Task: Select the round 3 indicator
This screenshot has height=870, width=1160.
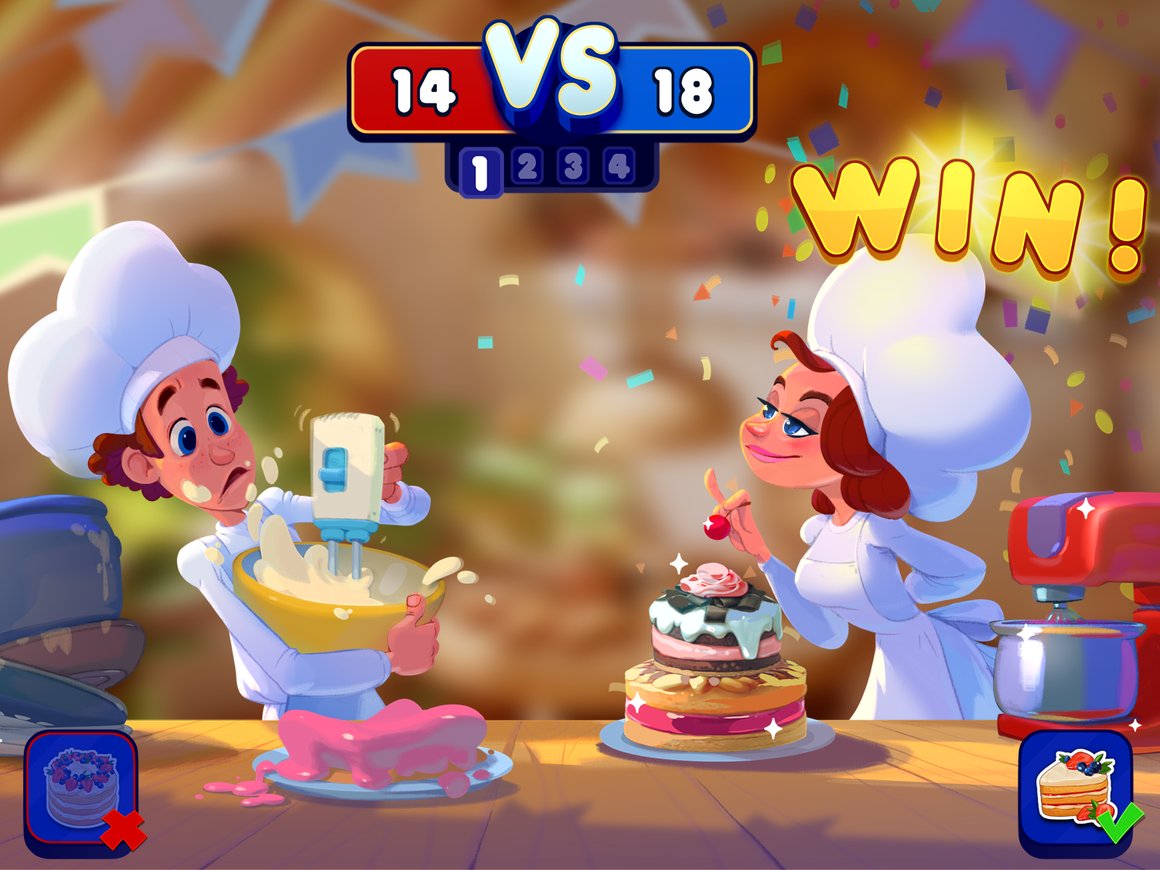Action: 573,168
